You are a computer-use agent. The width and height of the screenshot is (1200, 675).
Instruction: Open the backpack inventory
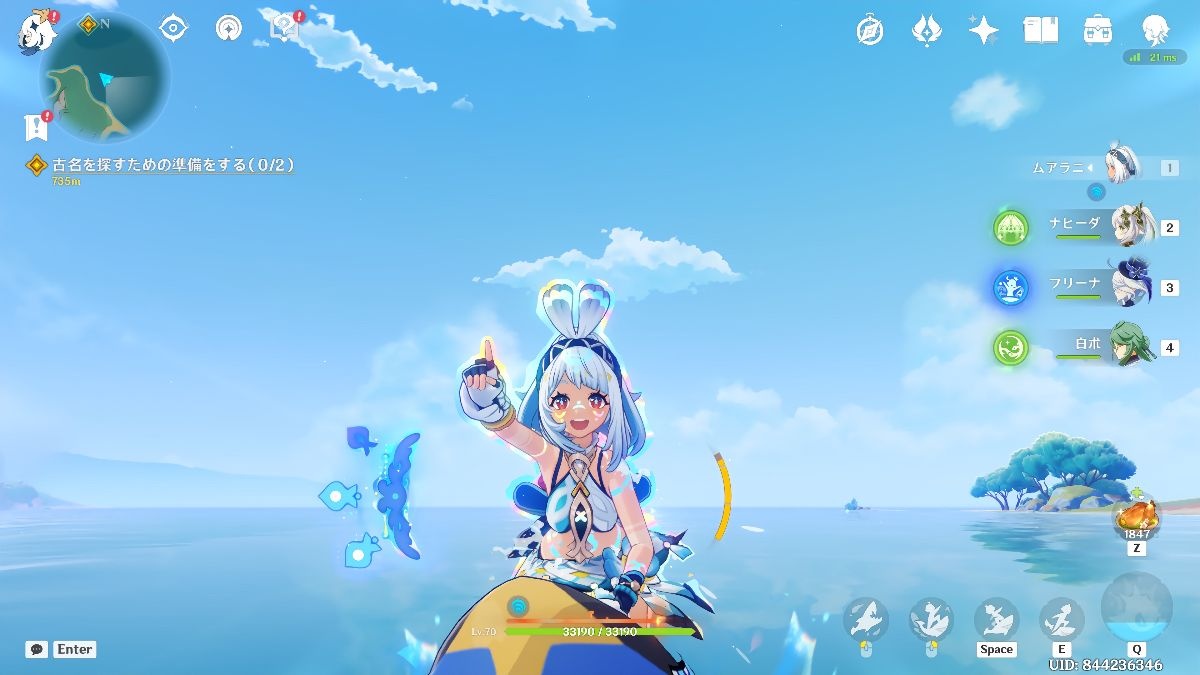pos(1098,30)
